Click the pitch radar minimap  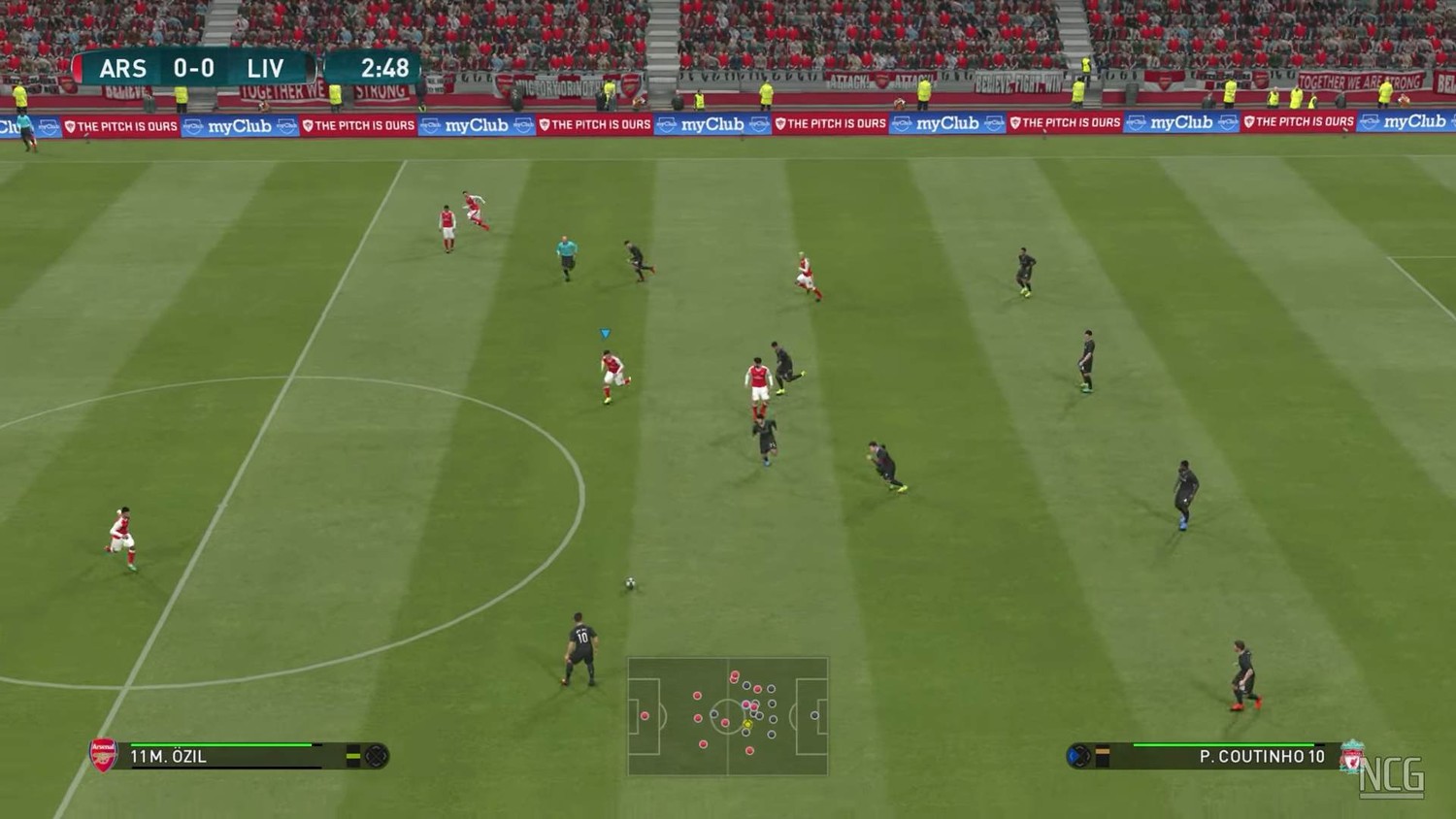coord(728,716)
